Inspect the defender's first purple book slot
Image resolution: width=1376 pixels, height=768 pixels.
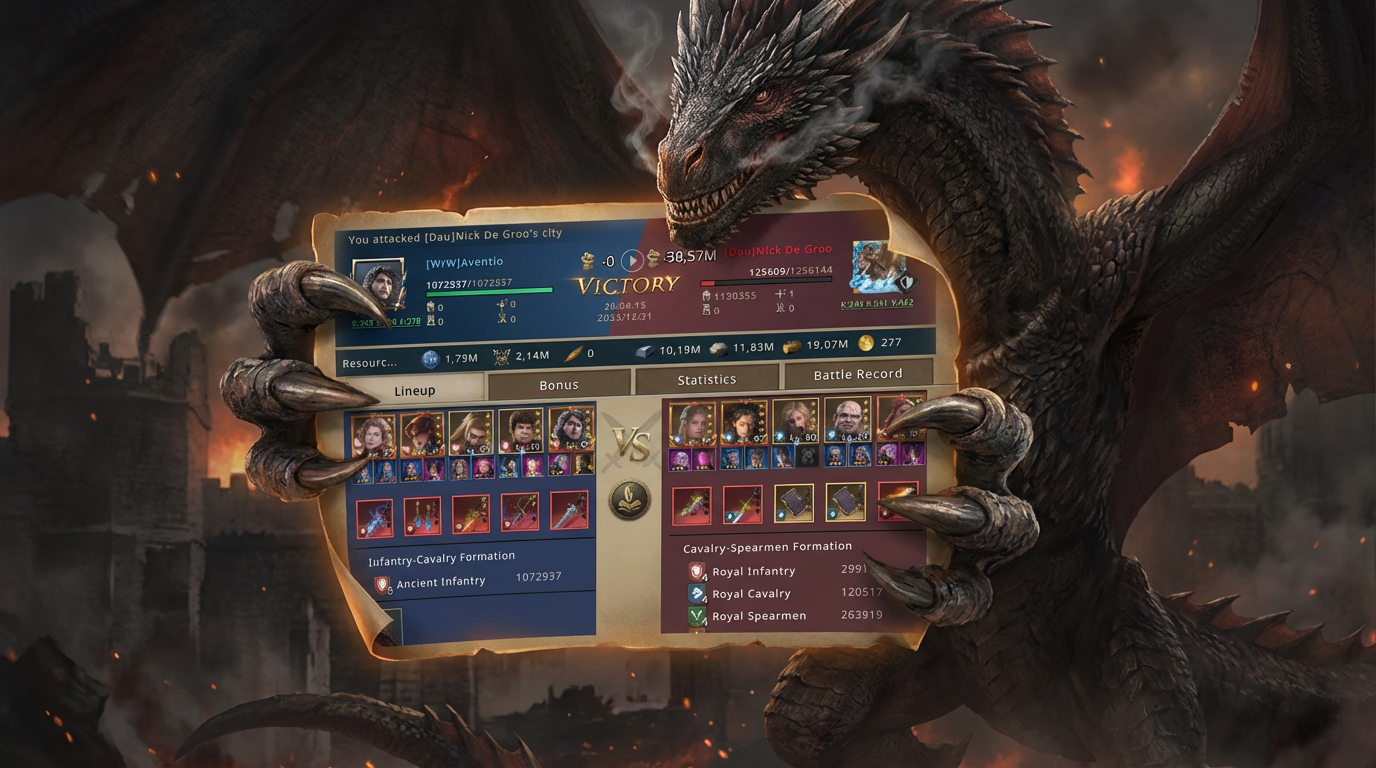pyautogui.click(x=794, y=504)
